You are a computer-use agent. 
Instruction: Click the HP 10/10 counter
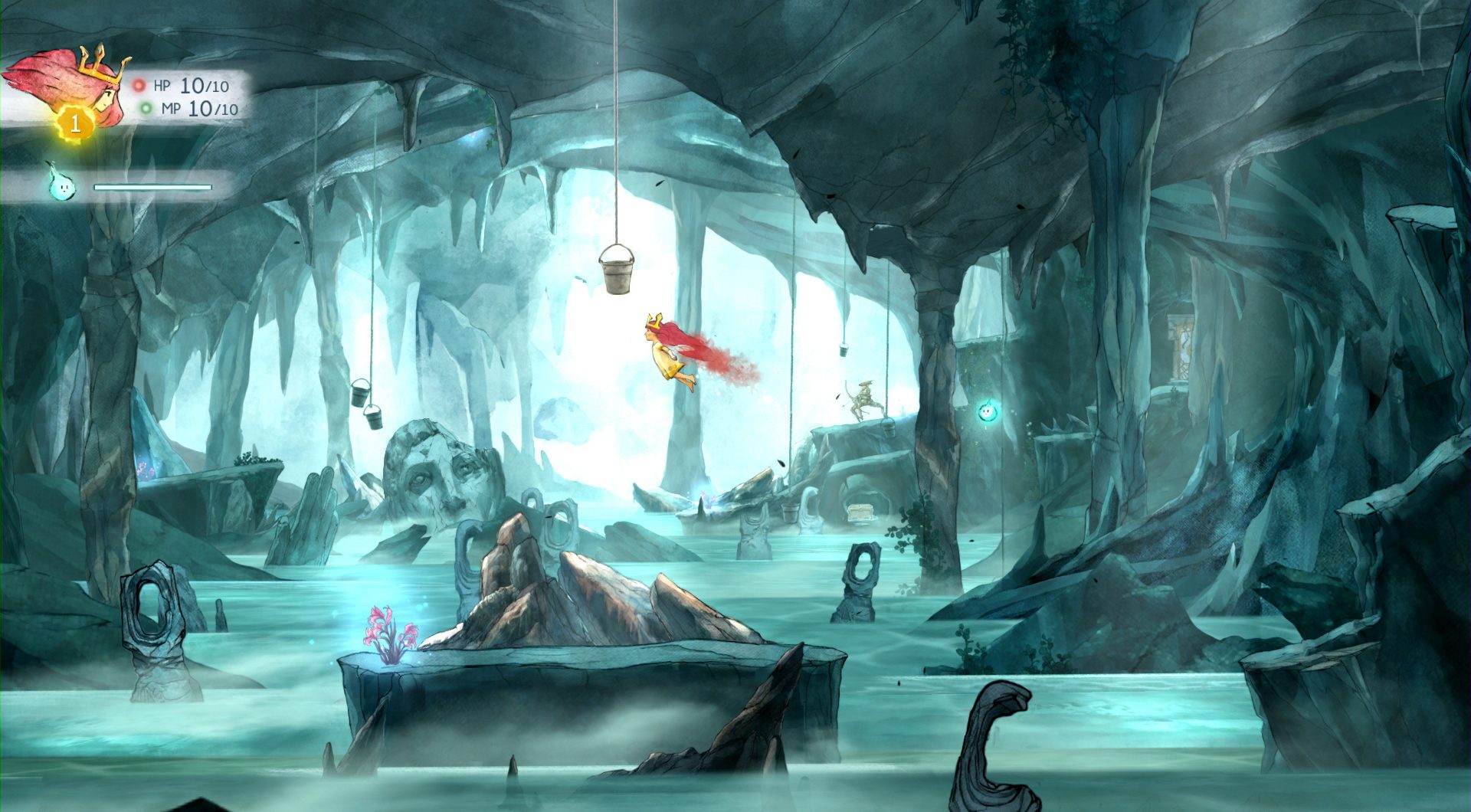pyautogui.click(x=193, y=86)
